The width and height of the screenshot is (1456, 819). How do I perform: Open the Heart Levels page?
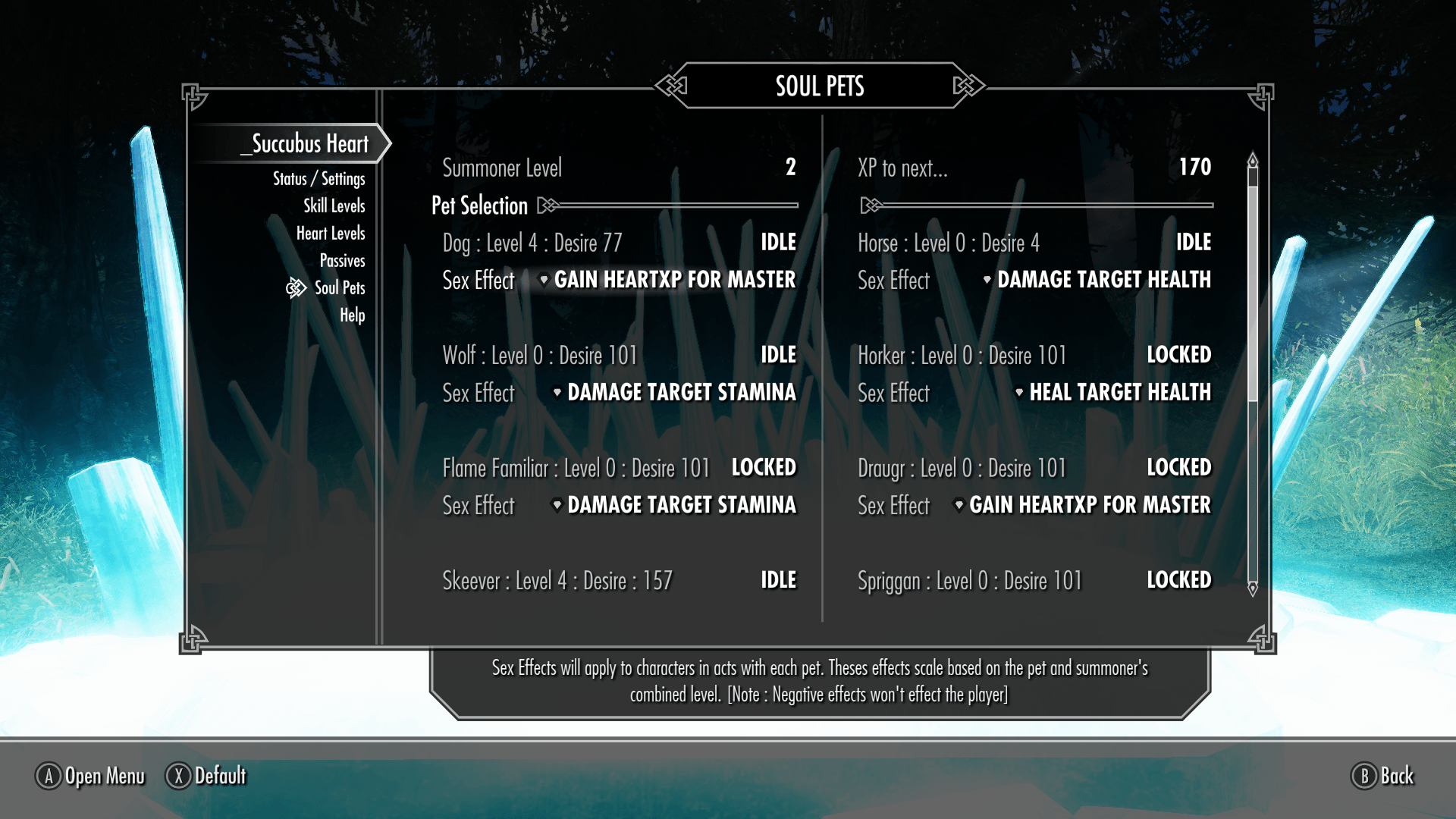coord(330,234)
